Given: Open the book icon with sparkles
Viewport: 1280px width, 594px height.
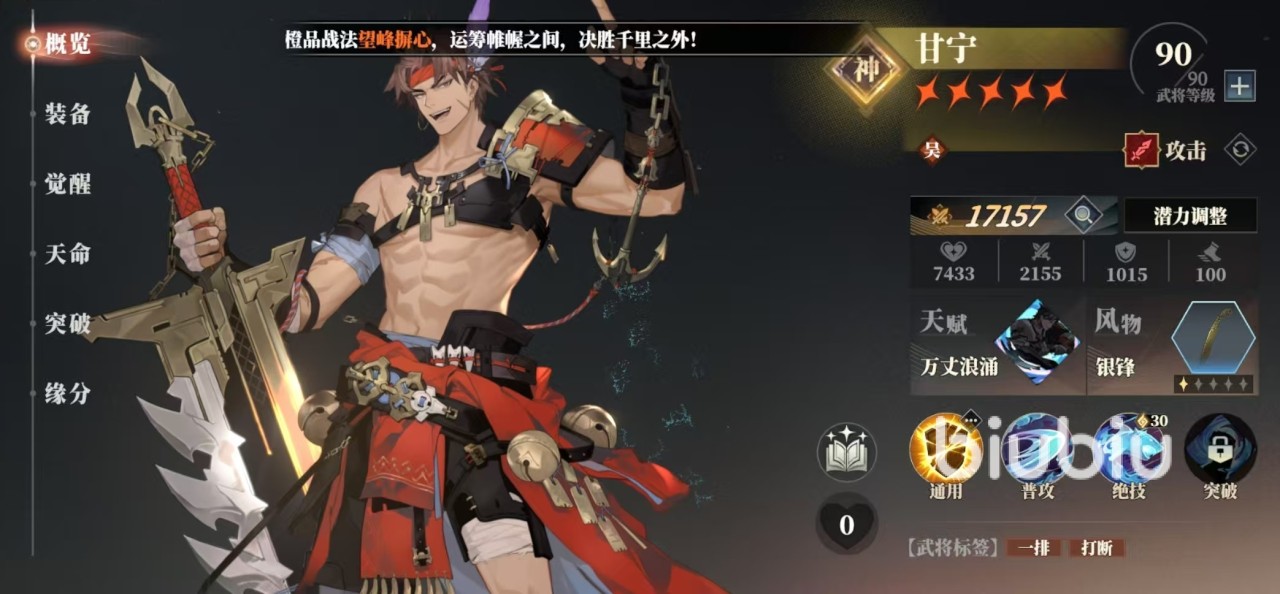Looking at the screenshot, I should click(x=846, y=452).
